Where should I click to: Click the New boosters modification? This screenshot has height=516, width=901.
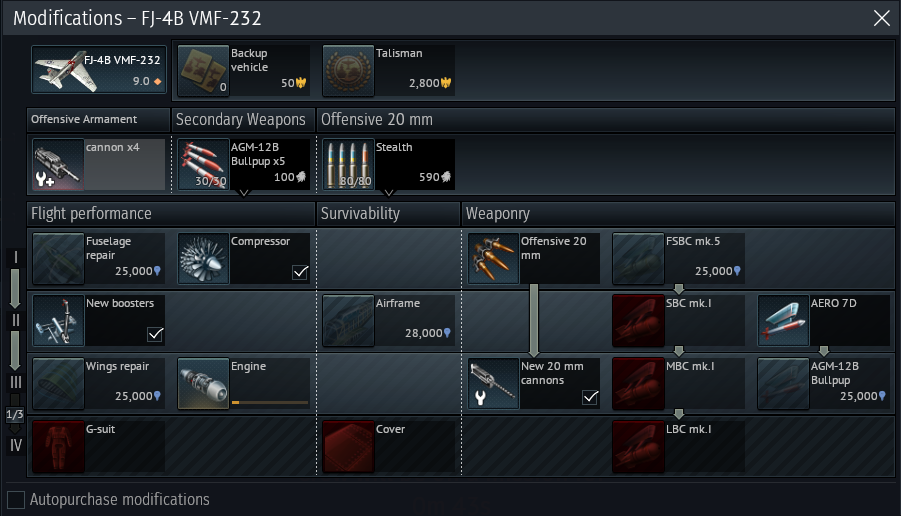coord(98,319)
